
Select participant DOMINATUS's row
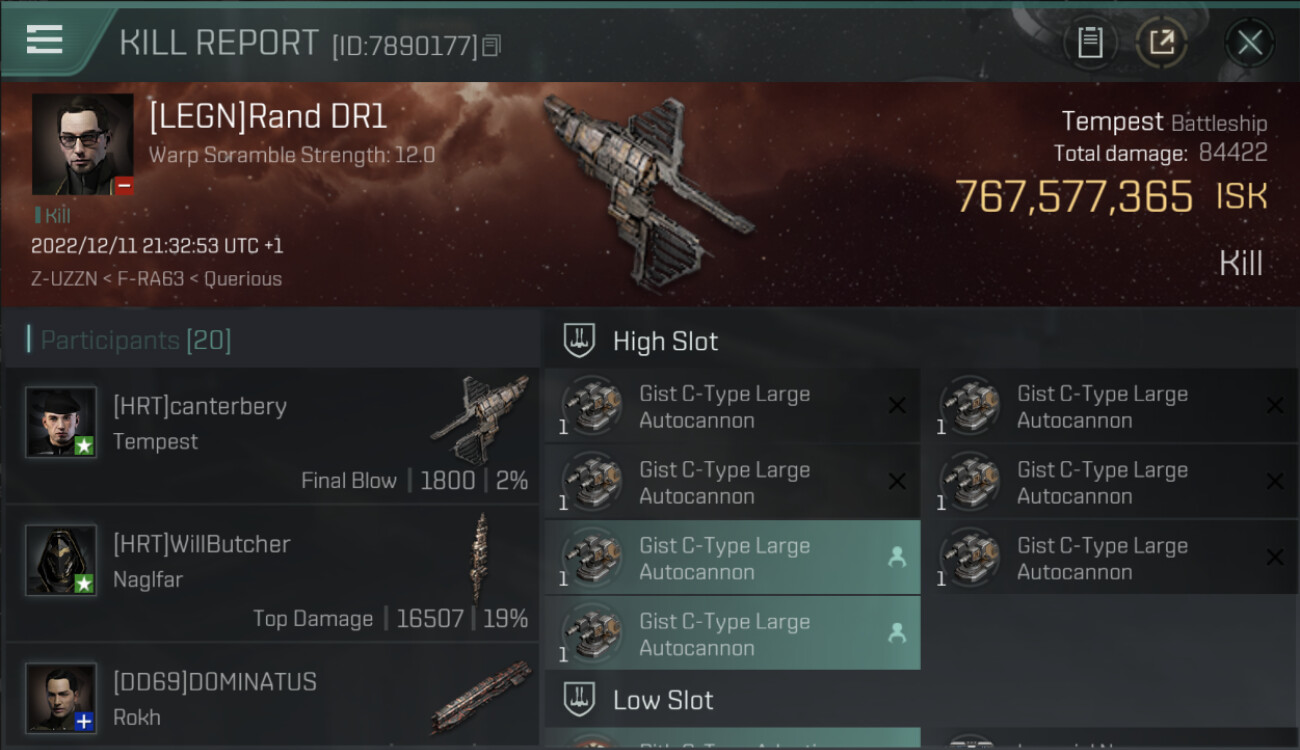click(x=272, y=698)
